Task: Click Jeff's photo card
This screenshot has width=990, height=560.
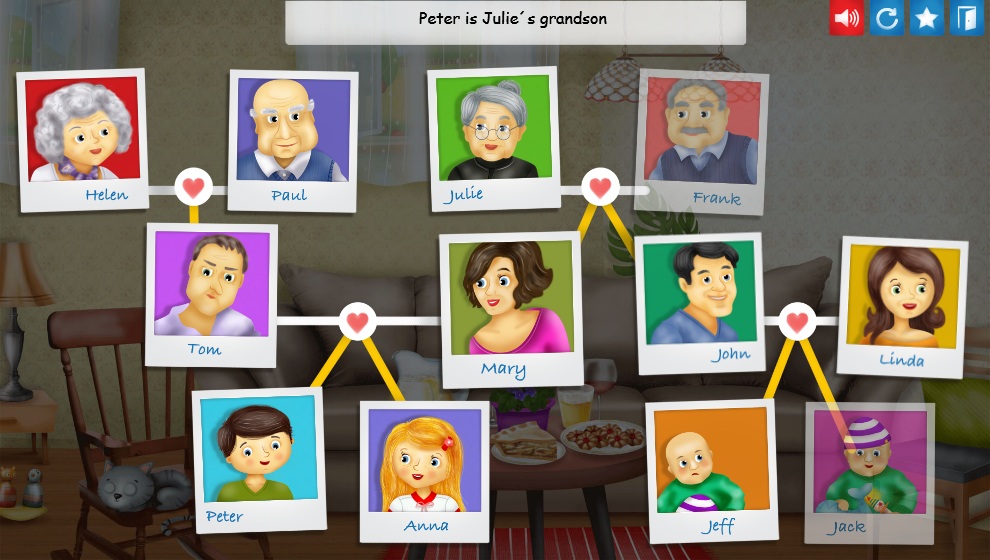Action: click(x=712, y=468)
